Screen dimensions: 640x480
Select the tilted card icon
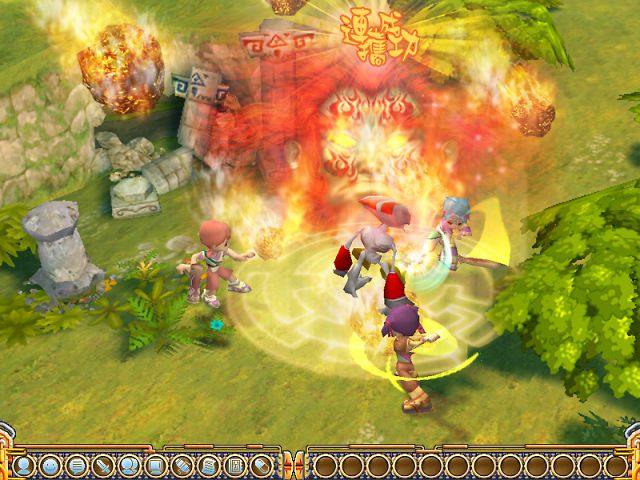pos(180,465)
